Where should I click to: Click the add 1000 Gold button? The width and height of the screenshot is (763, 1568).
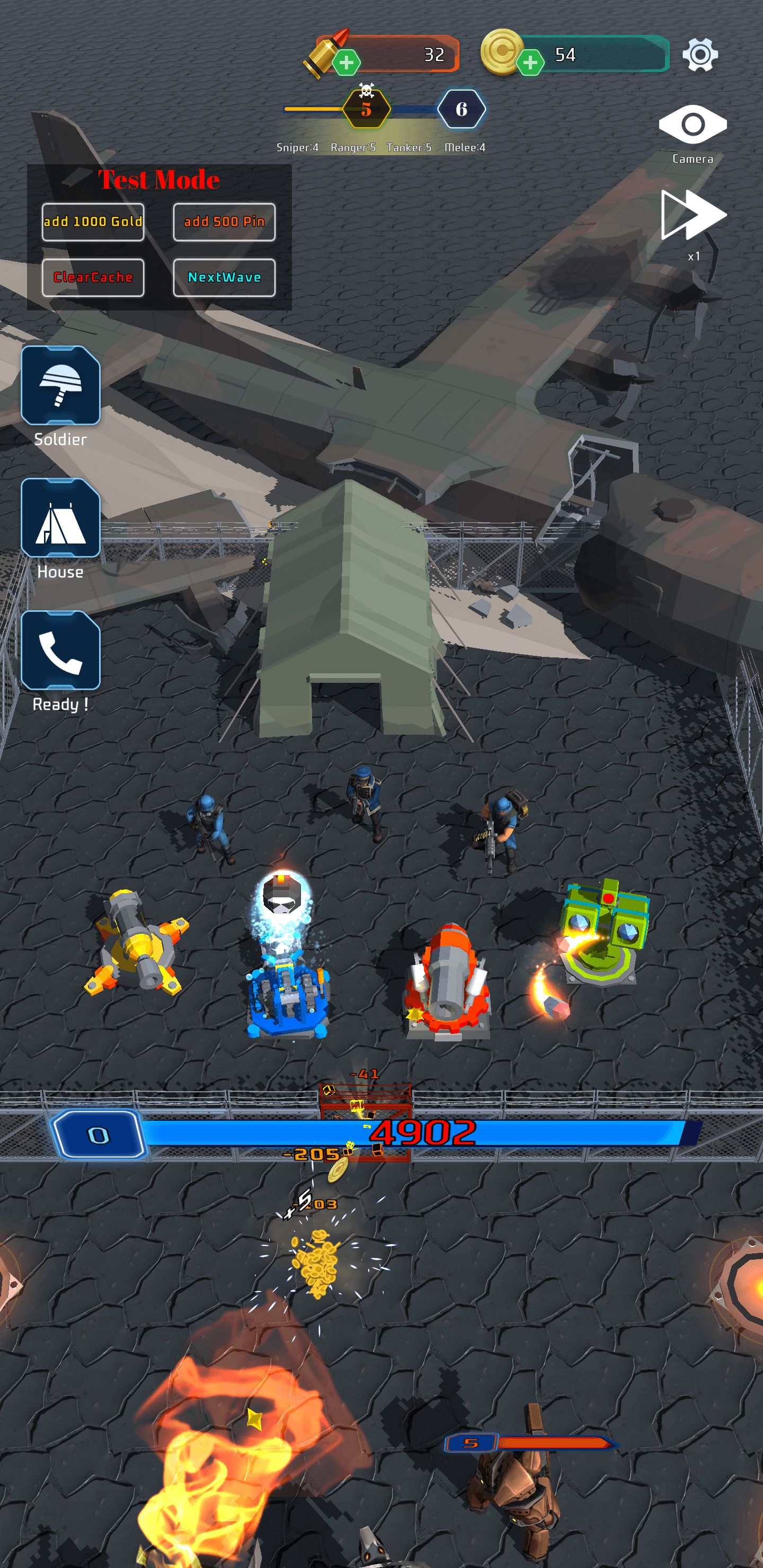coord(93,221)
